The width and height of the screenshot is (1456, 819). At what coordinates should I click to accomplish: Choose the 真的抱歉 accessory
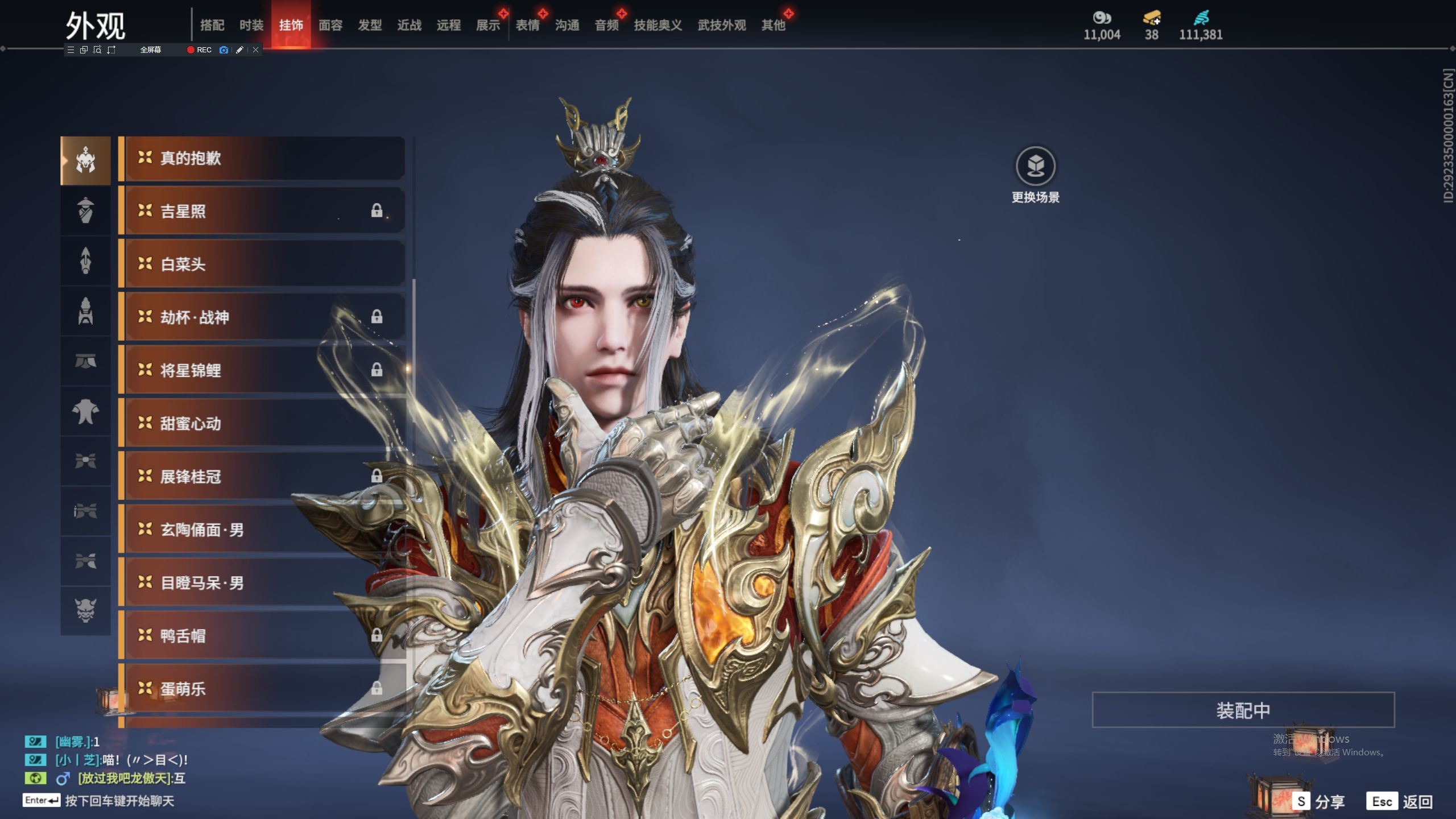point(262,158)
